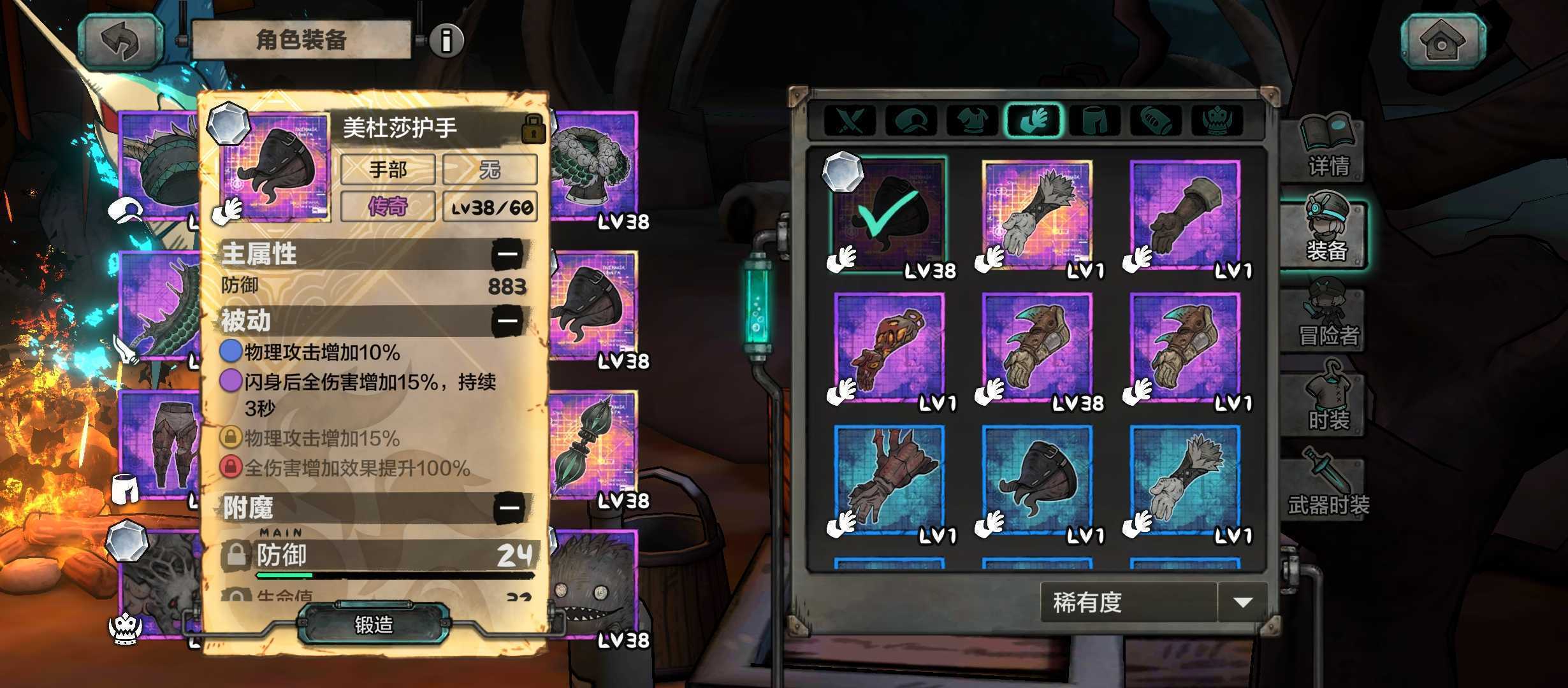This screenshot has width=1568, height=688.
Task: Switch to the weapon category tab
Action: pos(850,120)
